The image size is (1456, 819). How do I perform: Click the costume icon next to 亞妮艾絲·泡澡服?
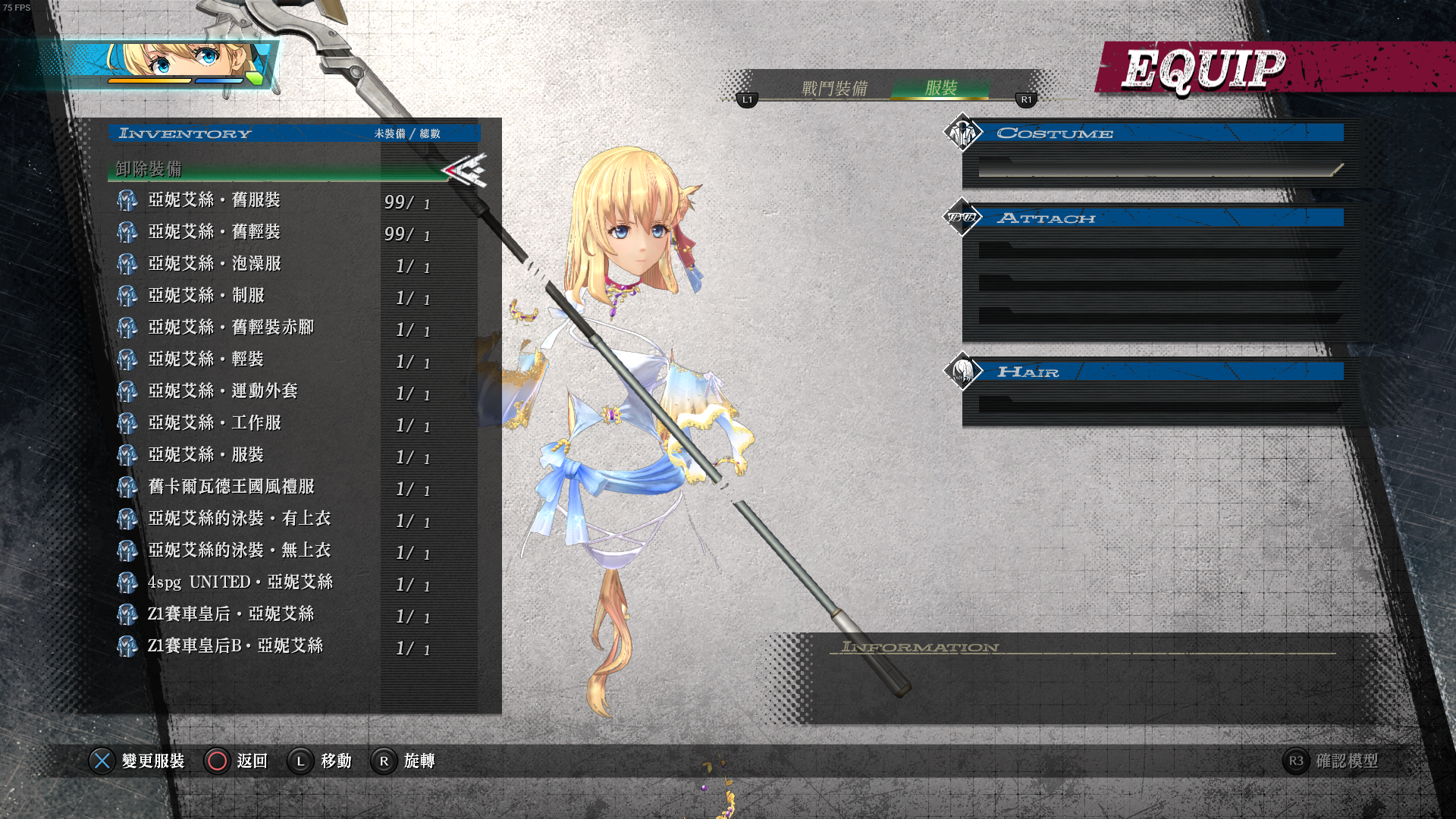(x=127, y=264)
